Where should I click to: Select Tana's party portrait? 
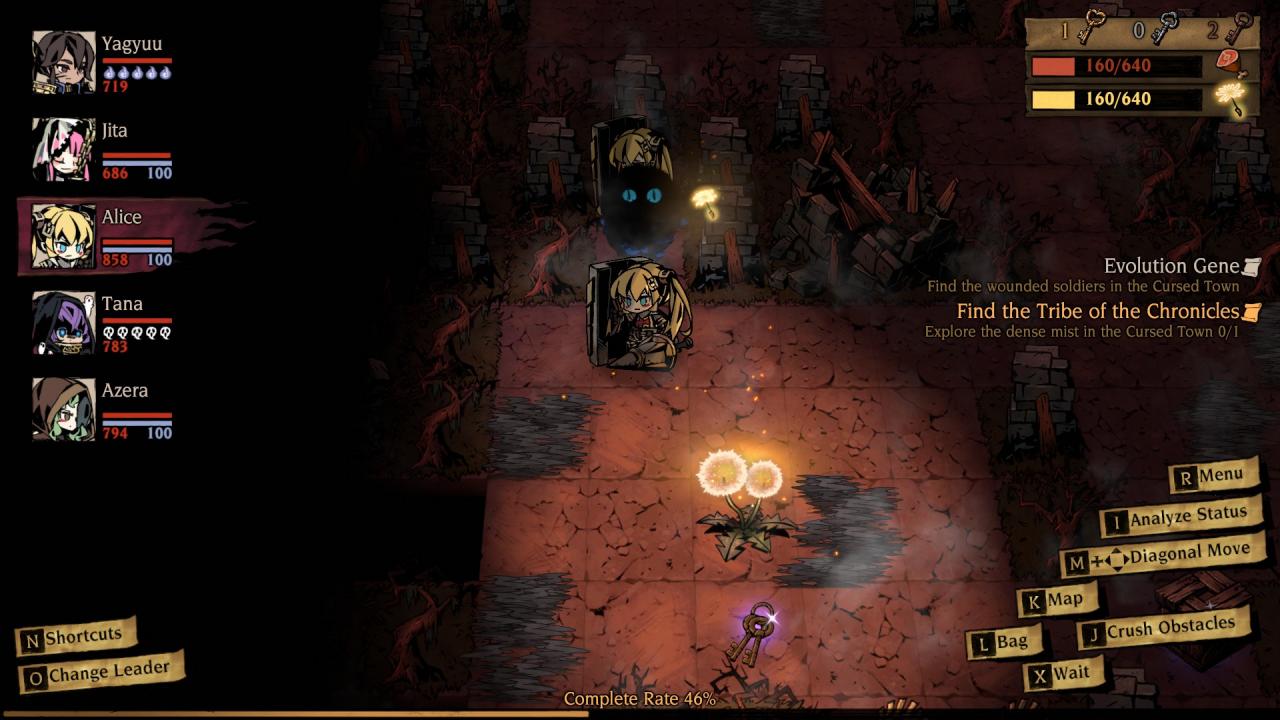pyautogui.click(x=64, y=323)
